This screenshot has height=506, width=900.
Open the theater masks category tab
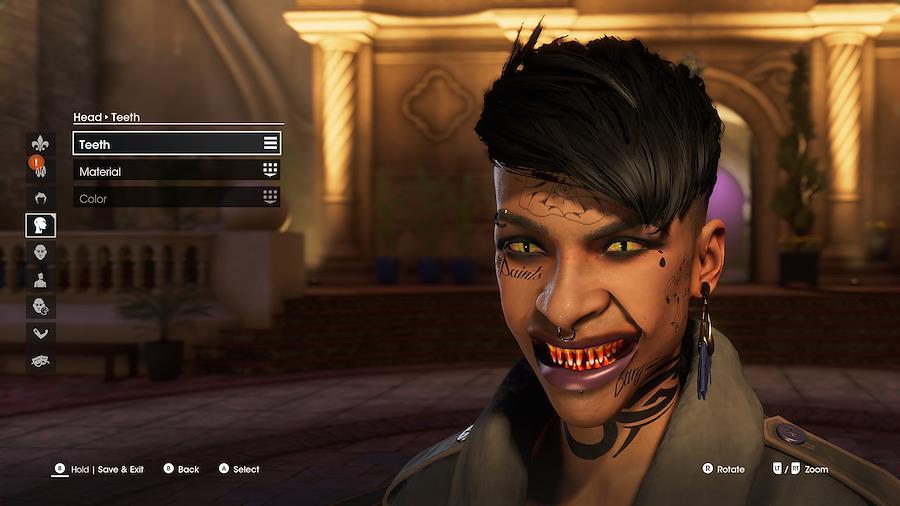tap(41, 360)
